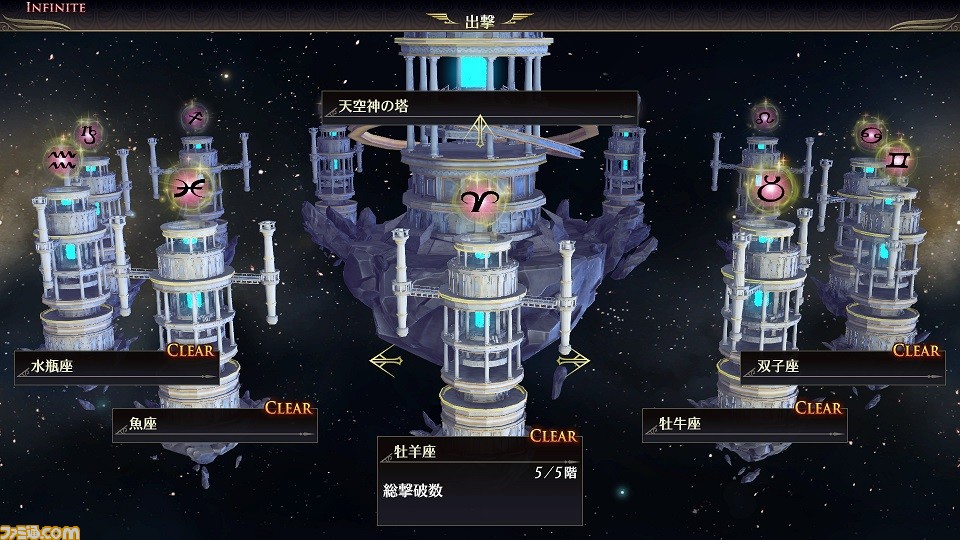Choose the 双子座 tower label
This screenshot has height=540, width=960.
point(842,367)
